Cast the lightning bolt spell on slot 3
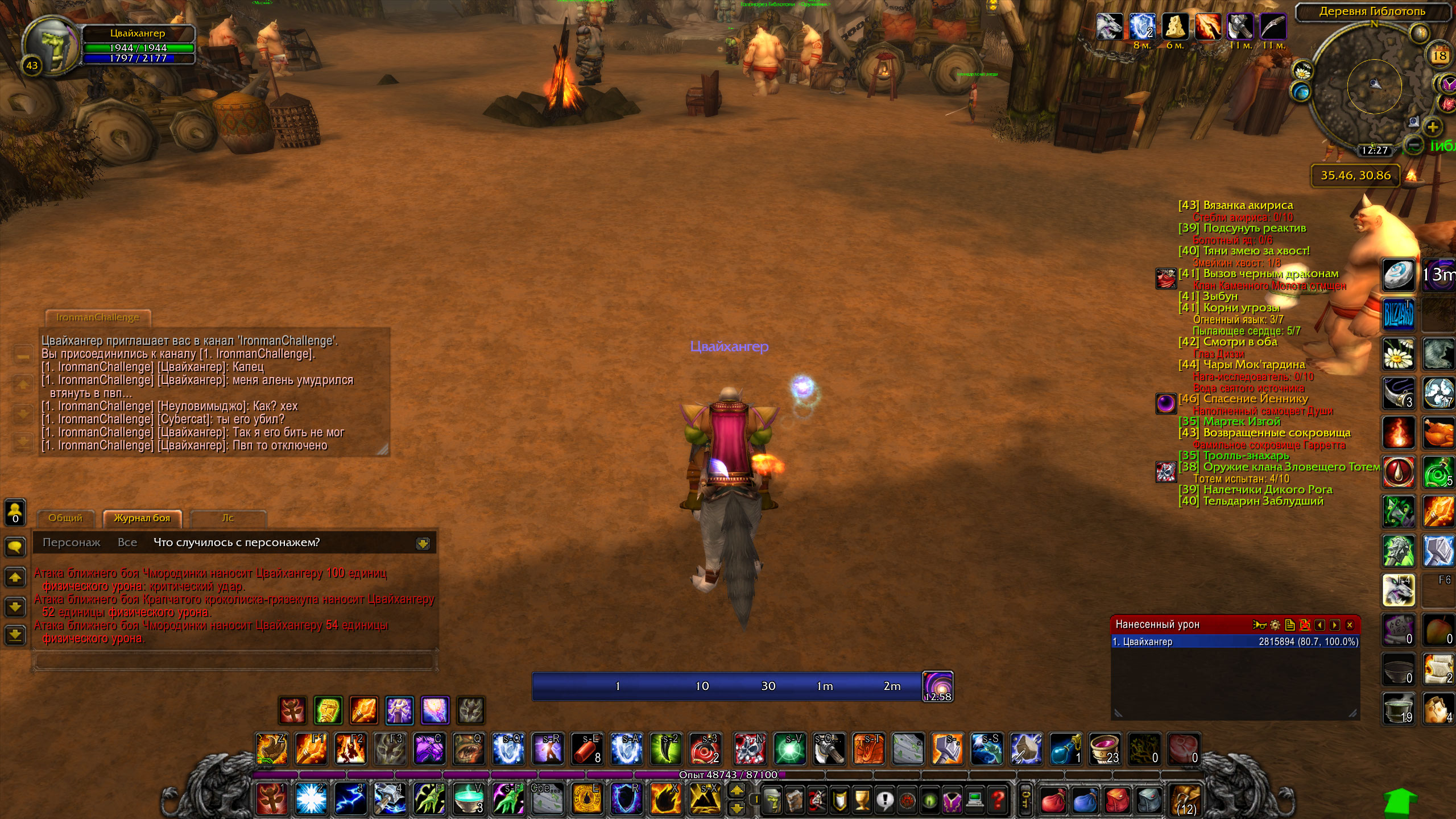Screen dimensions: 1456x819 [x=350, y=799]
